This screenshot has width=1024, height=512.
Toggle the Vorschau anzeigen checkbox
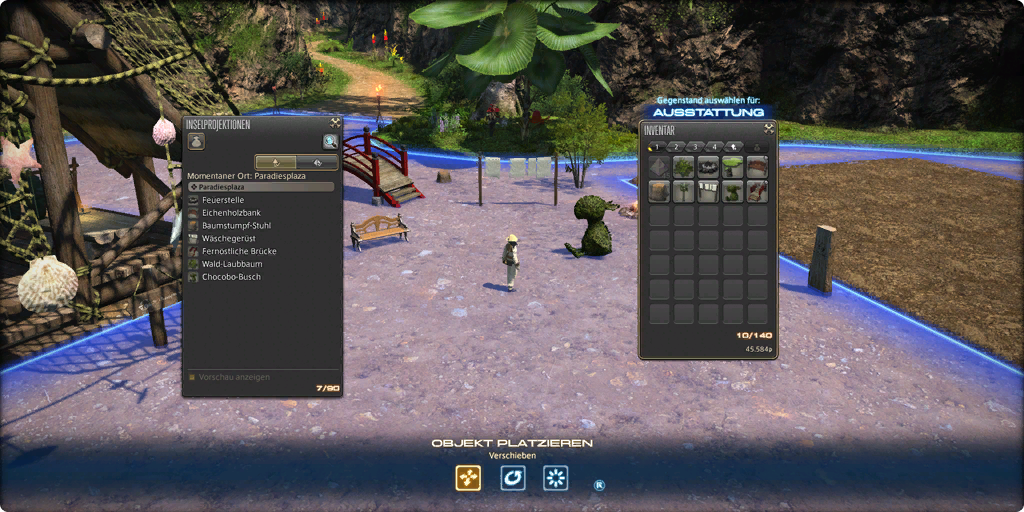(x=193, y=377)
